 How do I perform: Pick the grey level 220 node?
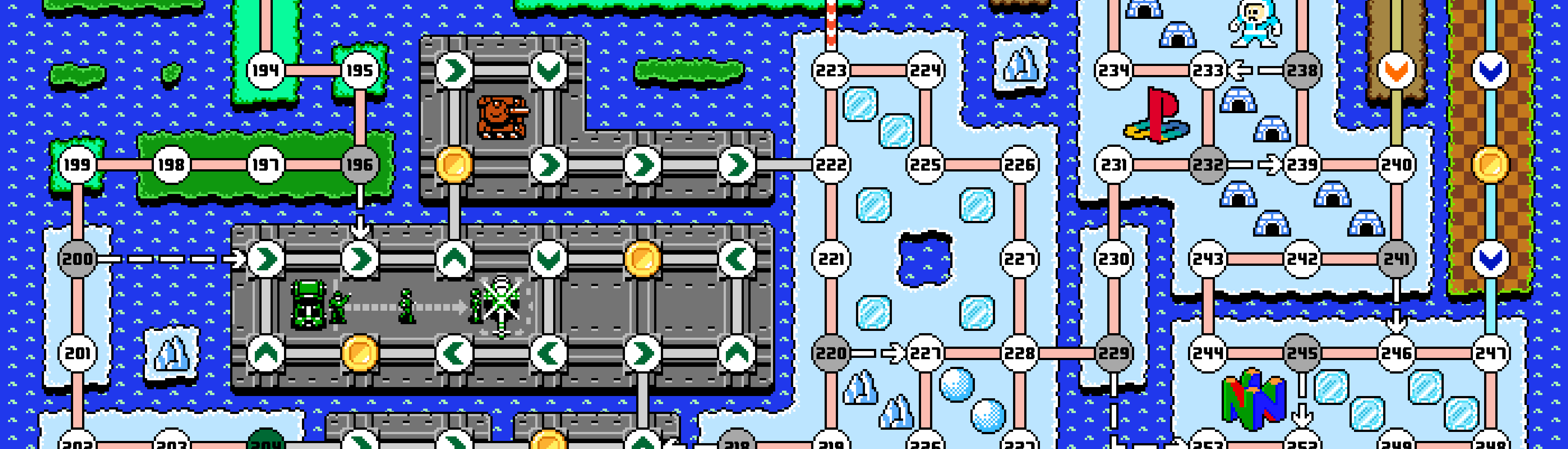tap(831, 353)
